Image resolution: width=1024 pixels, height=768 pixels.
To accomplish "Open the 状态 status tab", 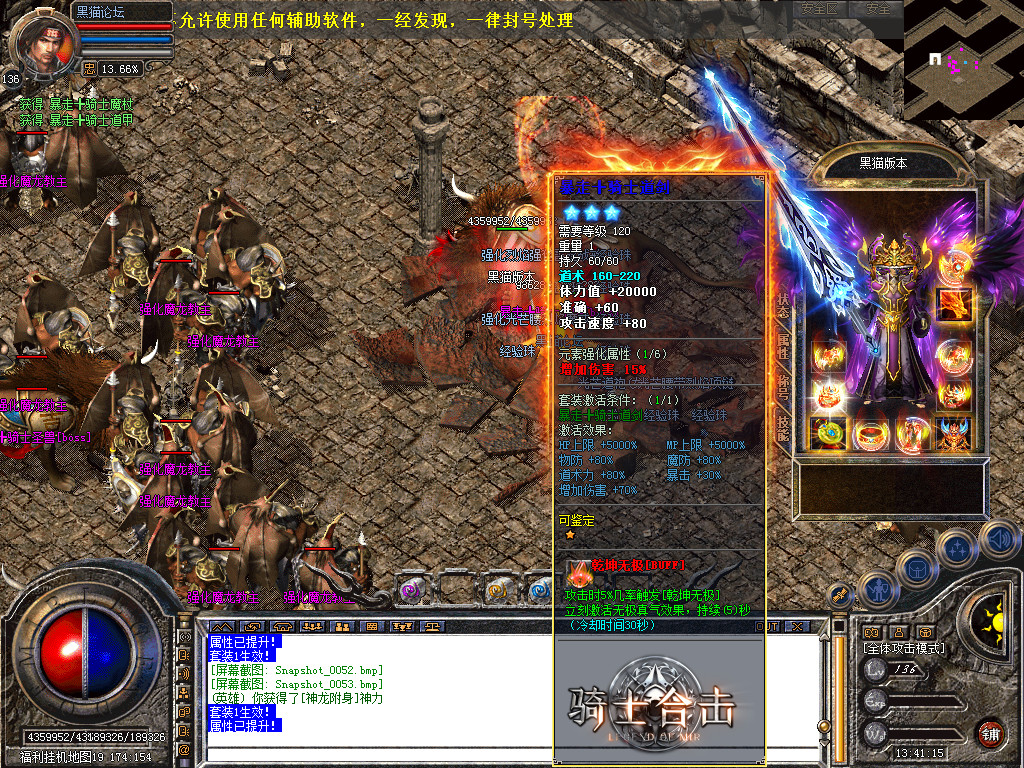I will point(783,304).
